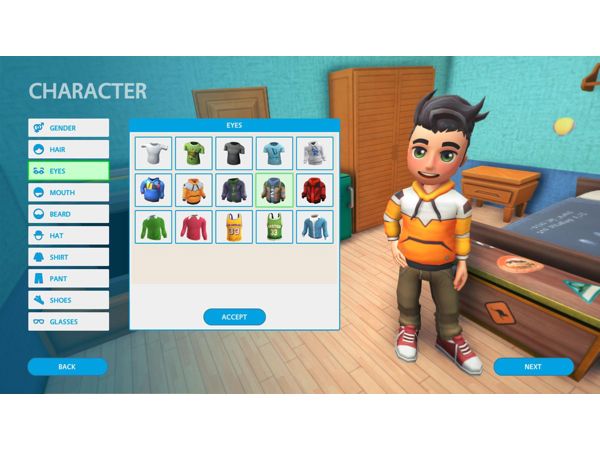This screenshot has width=600, height=450.
Task: Pick the yellow basketball jersey
Action: pyautogui.click(x=234, y=227)
